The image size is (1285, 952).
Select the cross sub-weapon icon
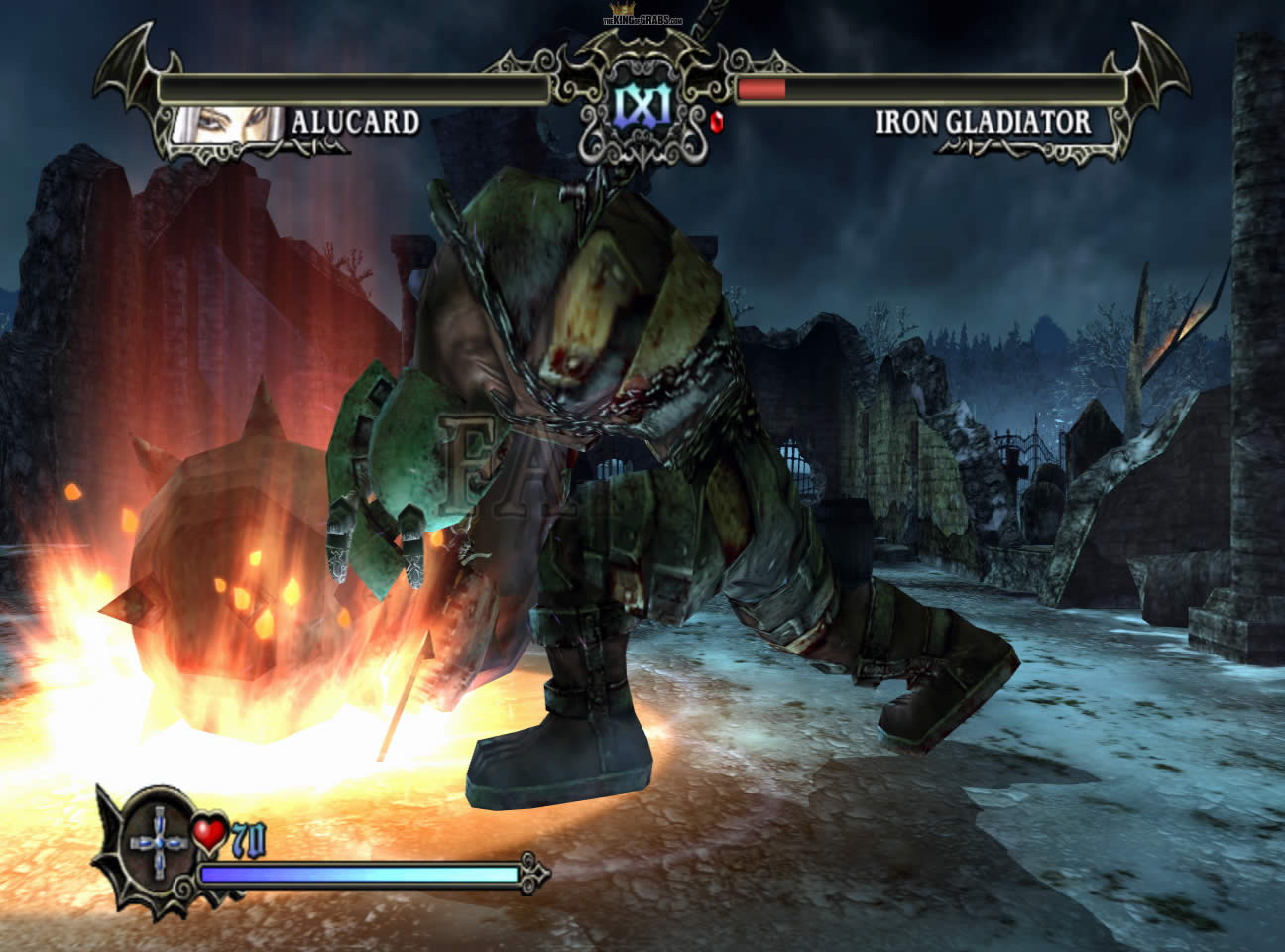[159, 841]
